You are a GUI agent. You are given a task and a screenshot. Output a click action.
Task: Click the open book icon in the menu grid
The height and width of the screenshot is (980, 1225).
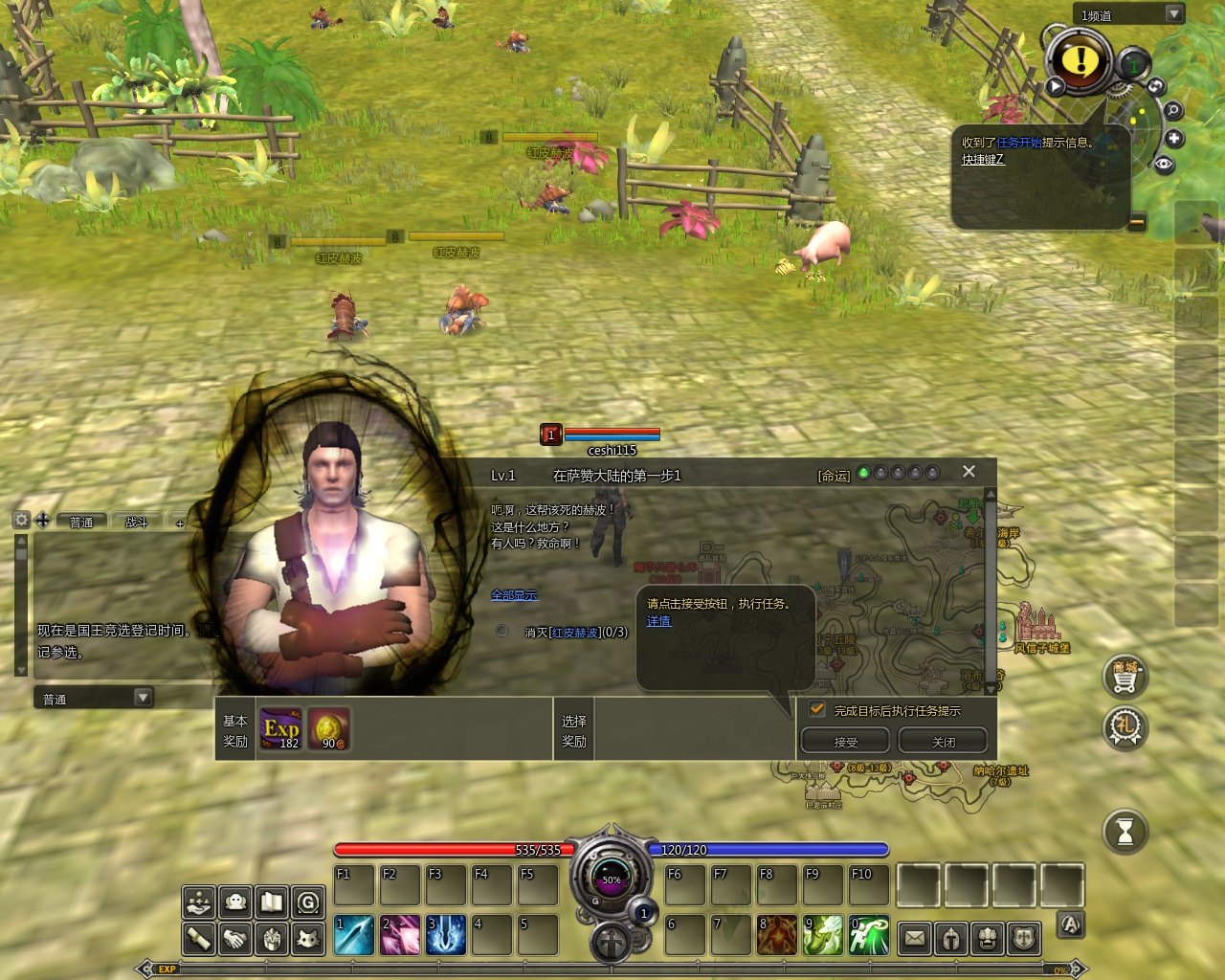(x=272, y=902)
